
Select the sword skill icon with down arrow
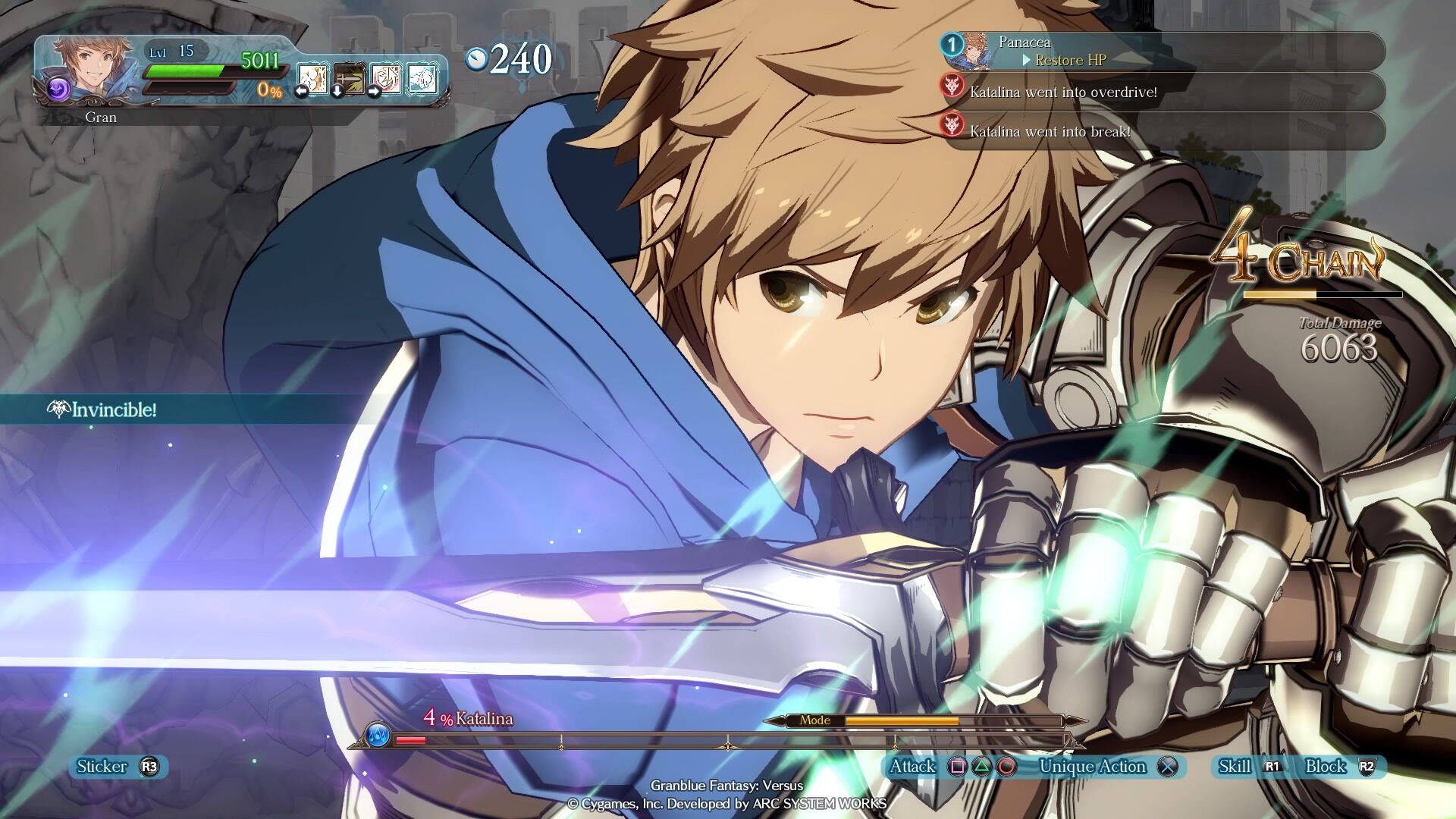[x=350, y=78]
